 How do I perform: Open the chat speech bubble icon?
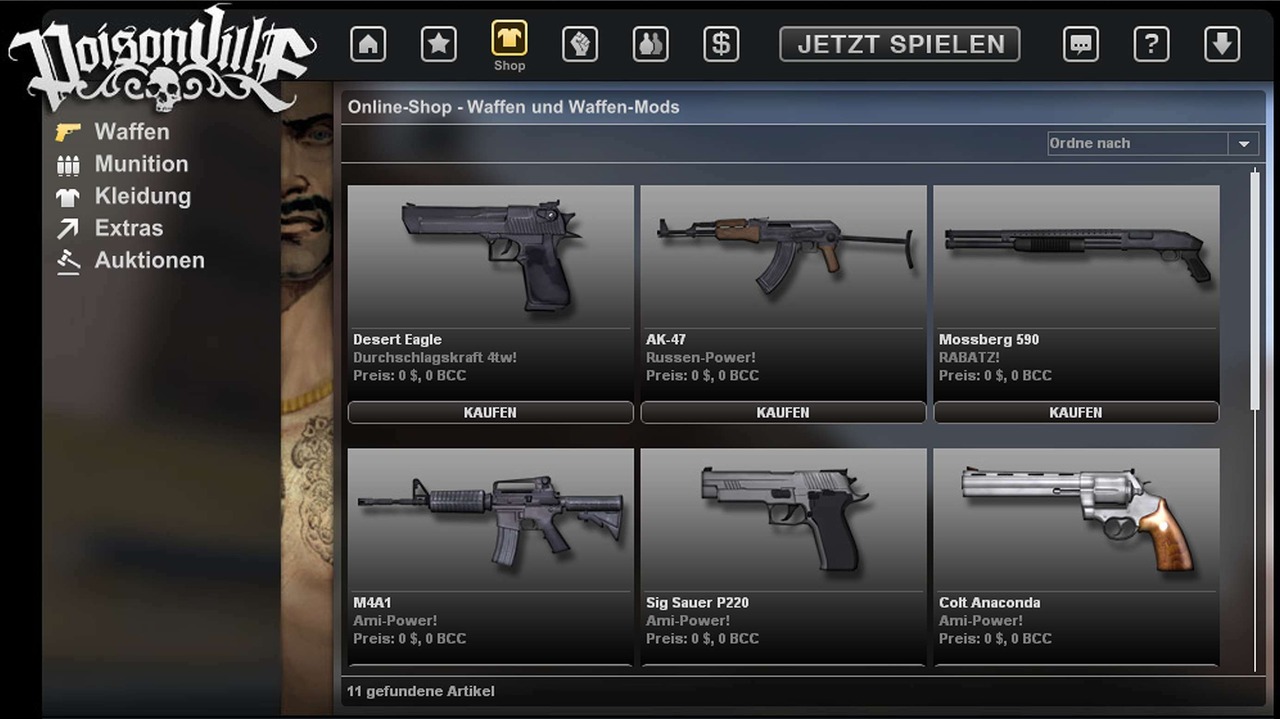1080,44
